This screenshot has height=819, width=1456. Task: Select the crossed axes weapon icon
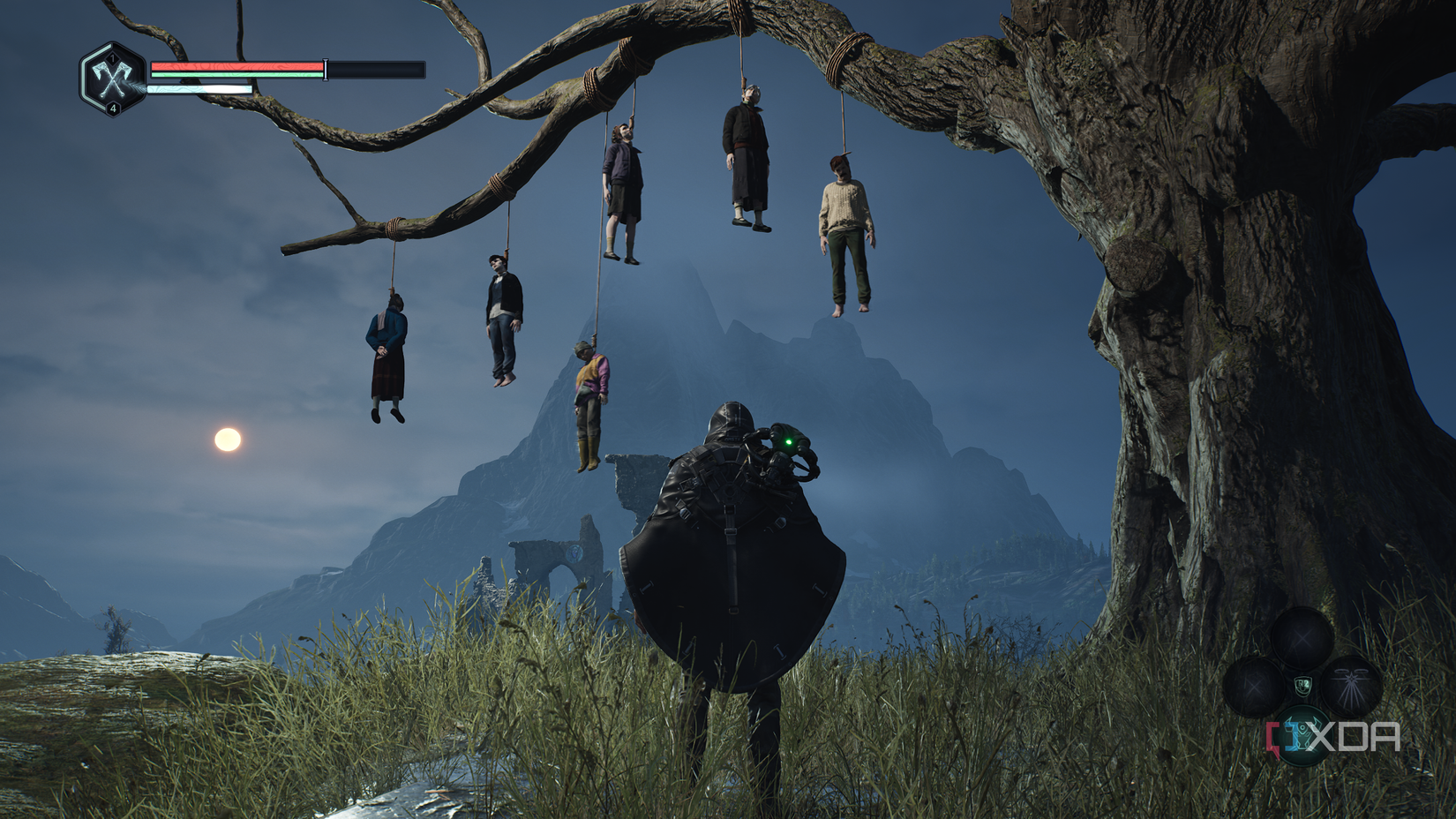(x=113, y=79)
